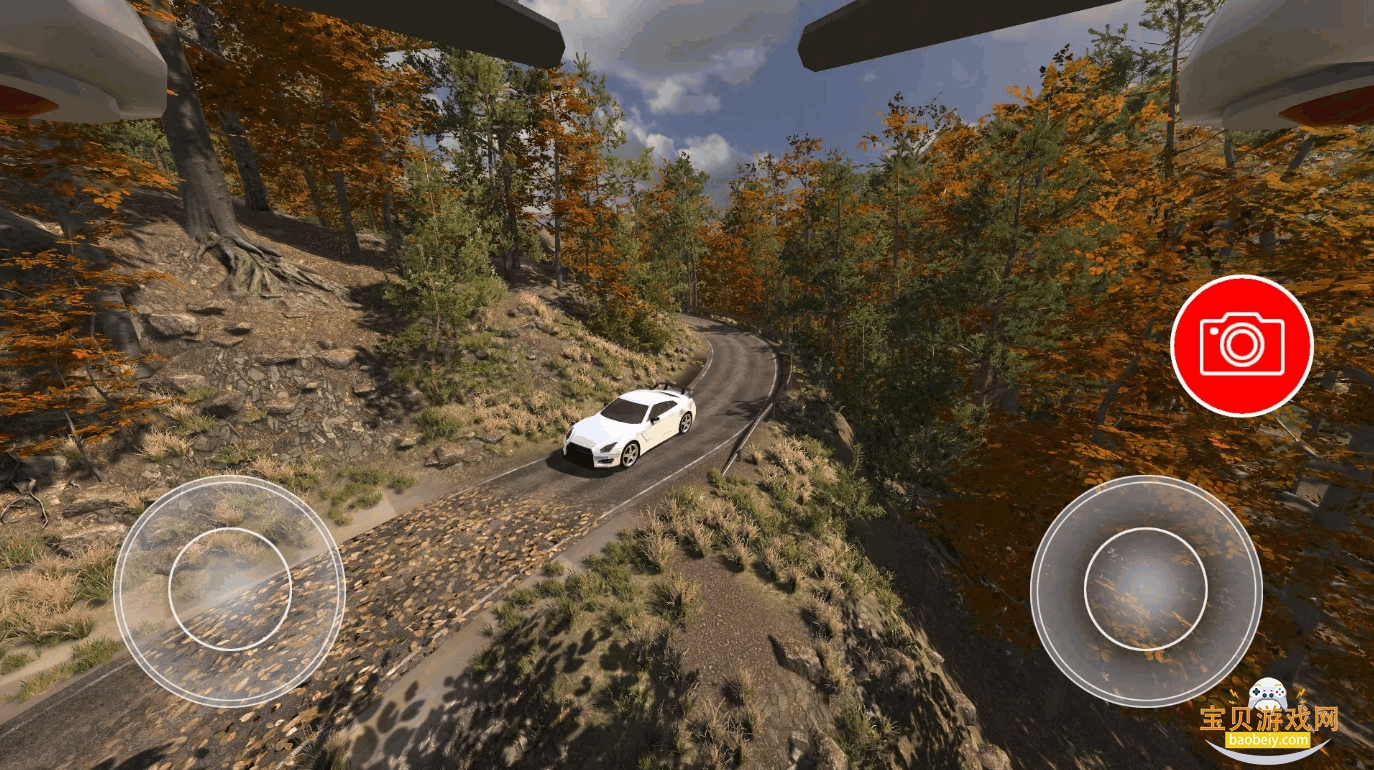The width and height of the screenshot is (1374, 770).
Task: Tap the red face buttons on the gamepad logo
Action: pos(1280,692)
